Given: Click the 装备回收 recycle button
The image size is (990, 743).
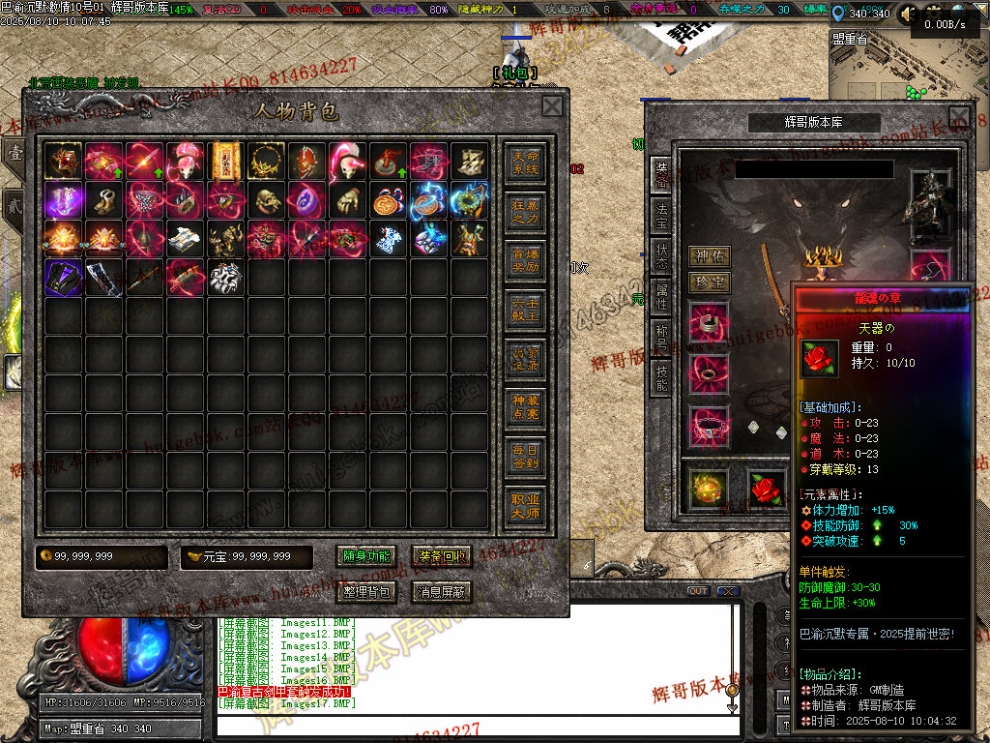Looking at the screenshot, I should [x=441, y=557].
